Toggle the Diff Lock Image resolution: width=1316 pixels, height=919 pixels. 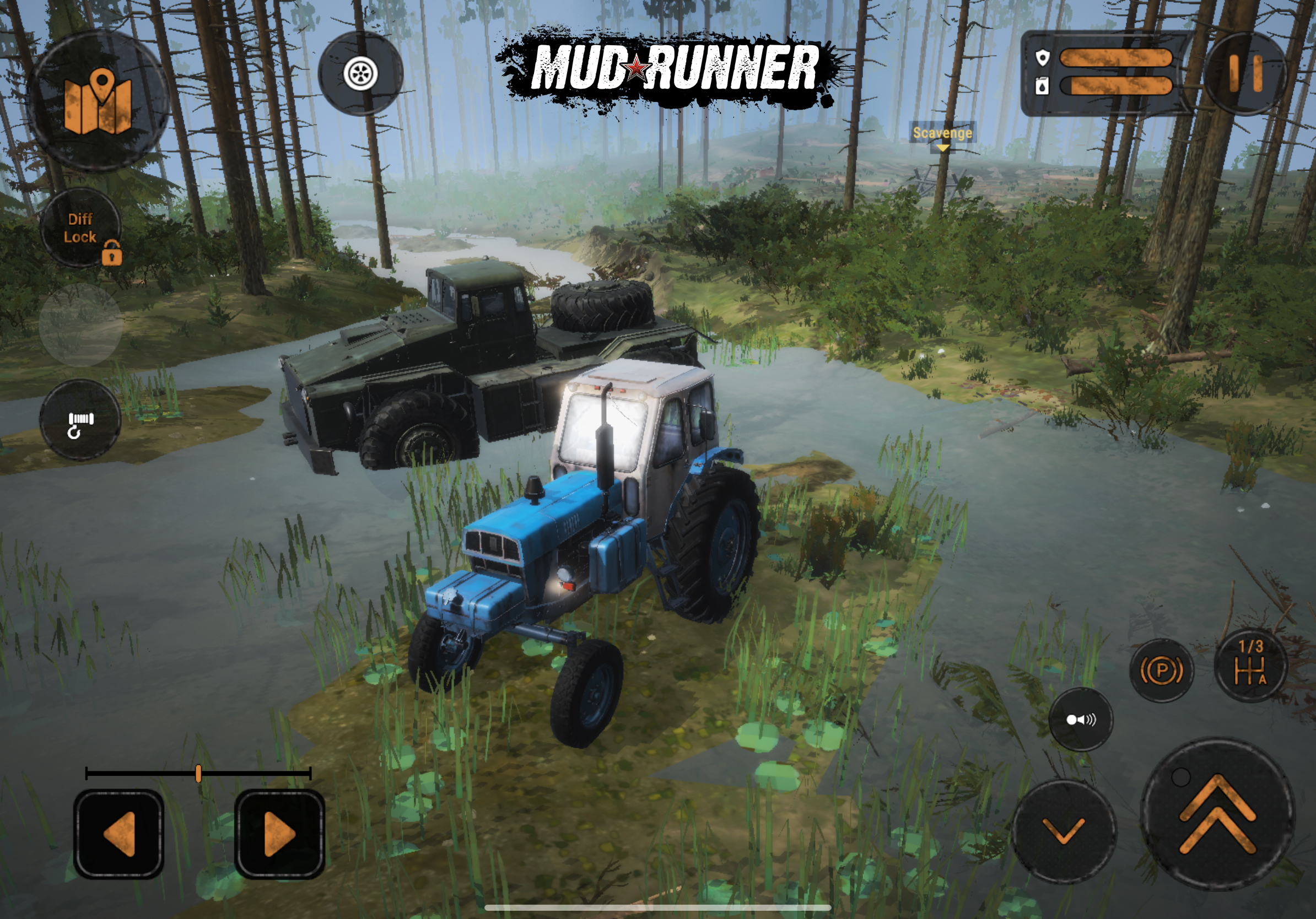pos(82,229)
